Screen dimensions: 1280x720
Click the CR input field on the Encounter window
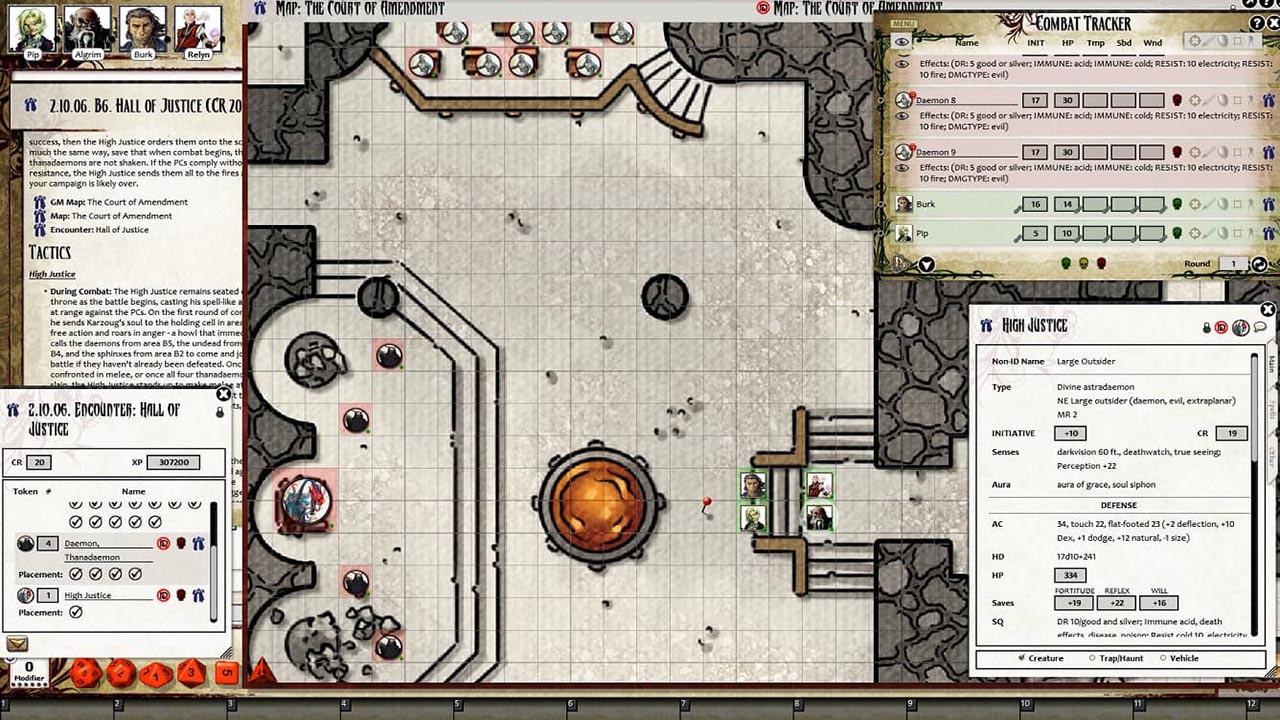[x=39, y=463]
